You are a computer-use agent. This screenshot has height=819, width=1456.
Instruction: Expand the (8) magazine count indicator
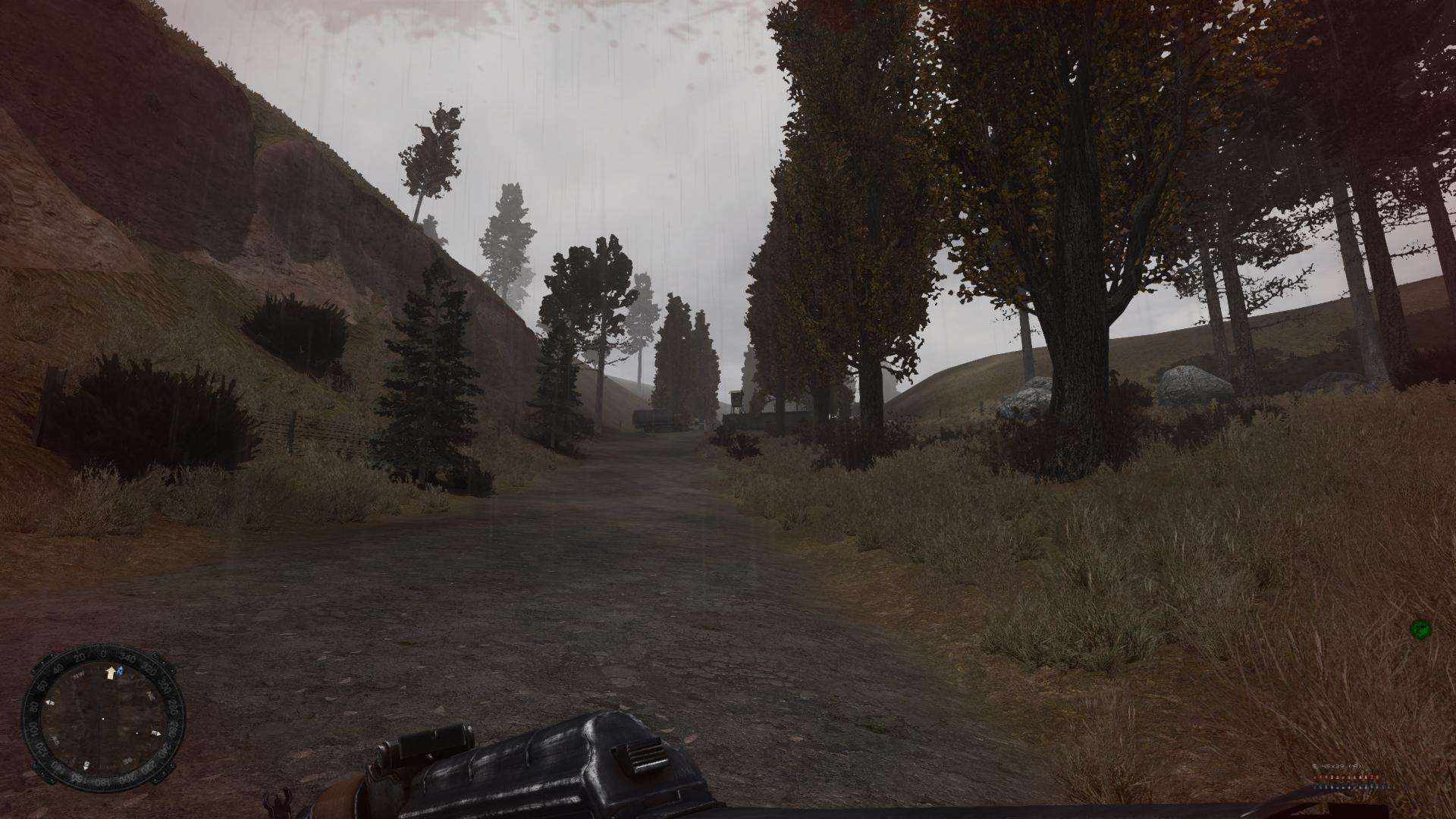pyautogui.click(x=1355, y=767)
